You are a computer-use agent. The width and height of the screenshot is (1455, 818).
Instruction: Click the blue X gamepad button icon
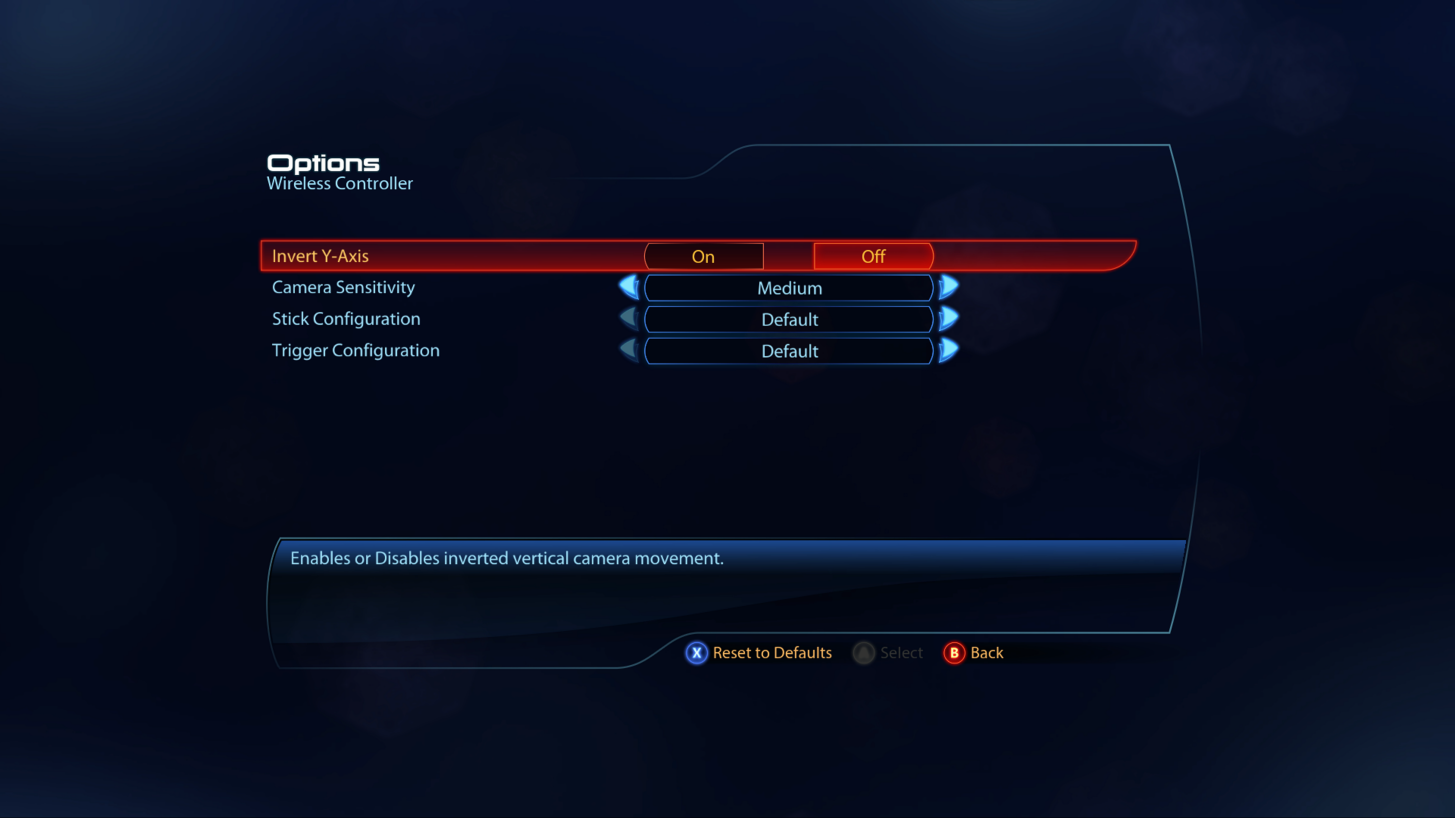(697, 653)
